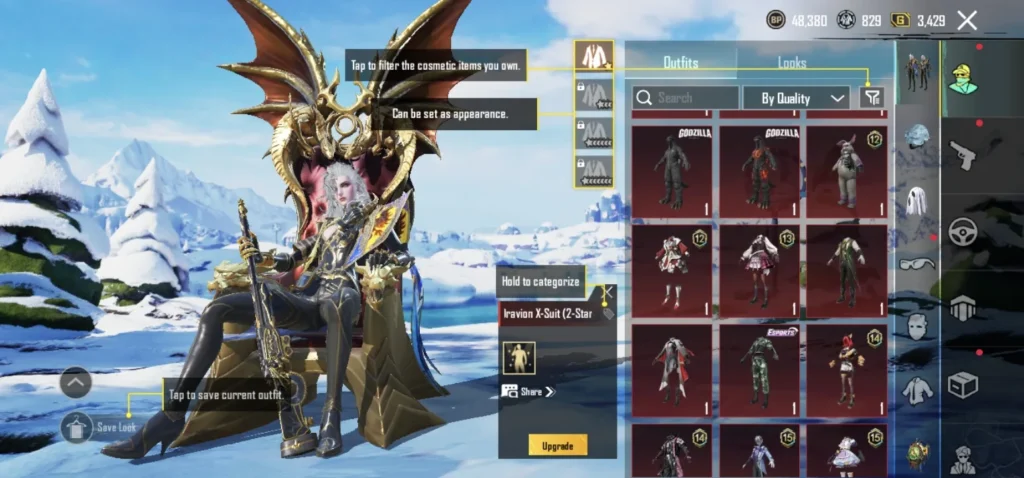The width and height of the screenshot is (1024, 478).
Task: Select the Outfits tab
Action: [681, 63]
